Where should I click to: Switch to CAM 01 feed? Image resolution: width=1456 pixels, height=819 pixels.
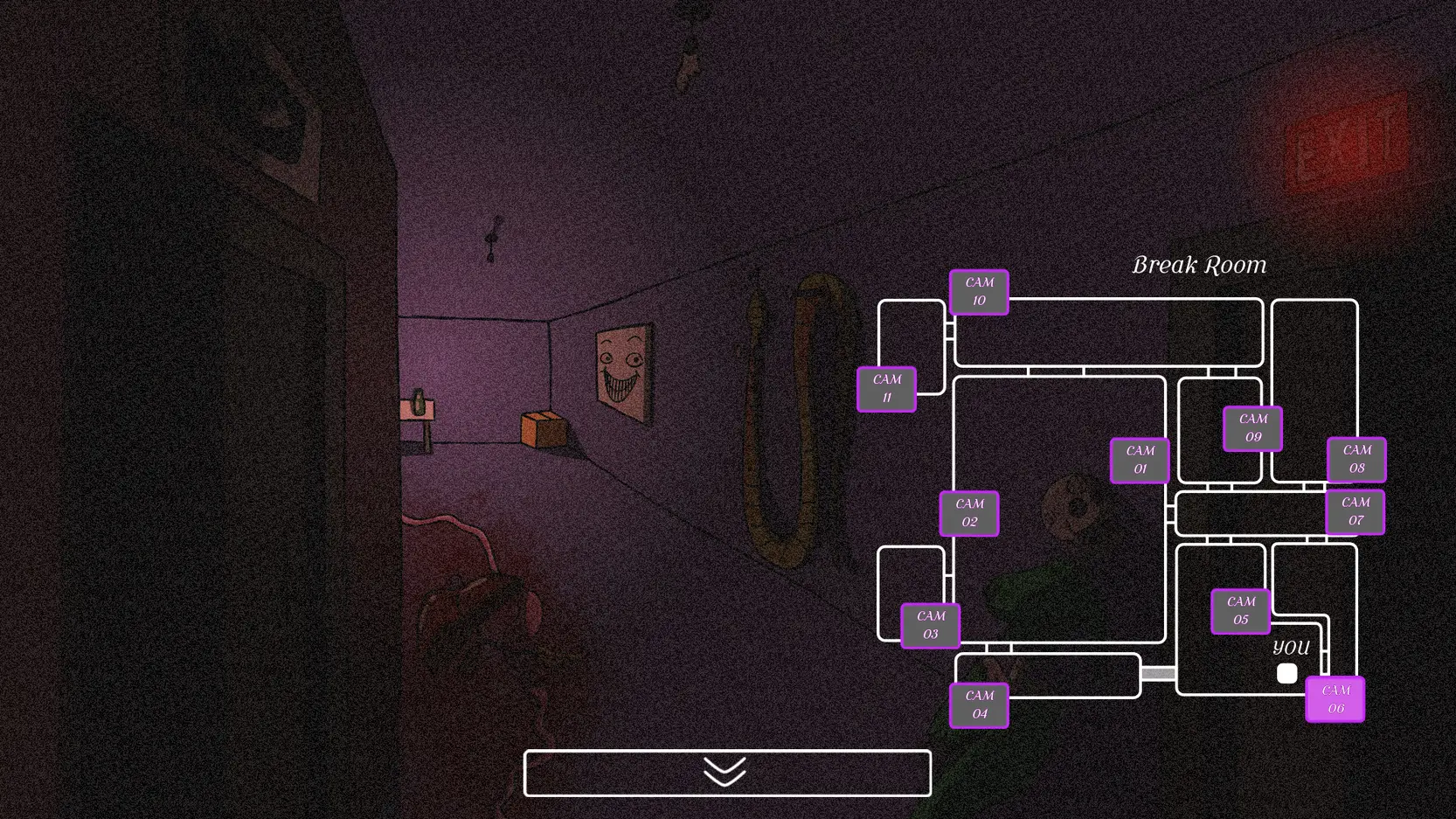coord(1140,460)
